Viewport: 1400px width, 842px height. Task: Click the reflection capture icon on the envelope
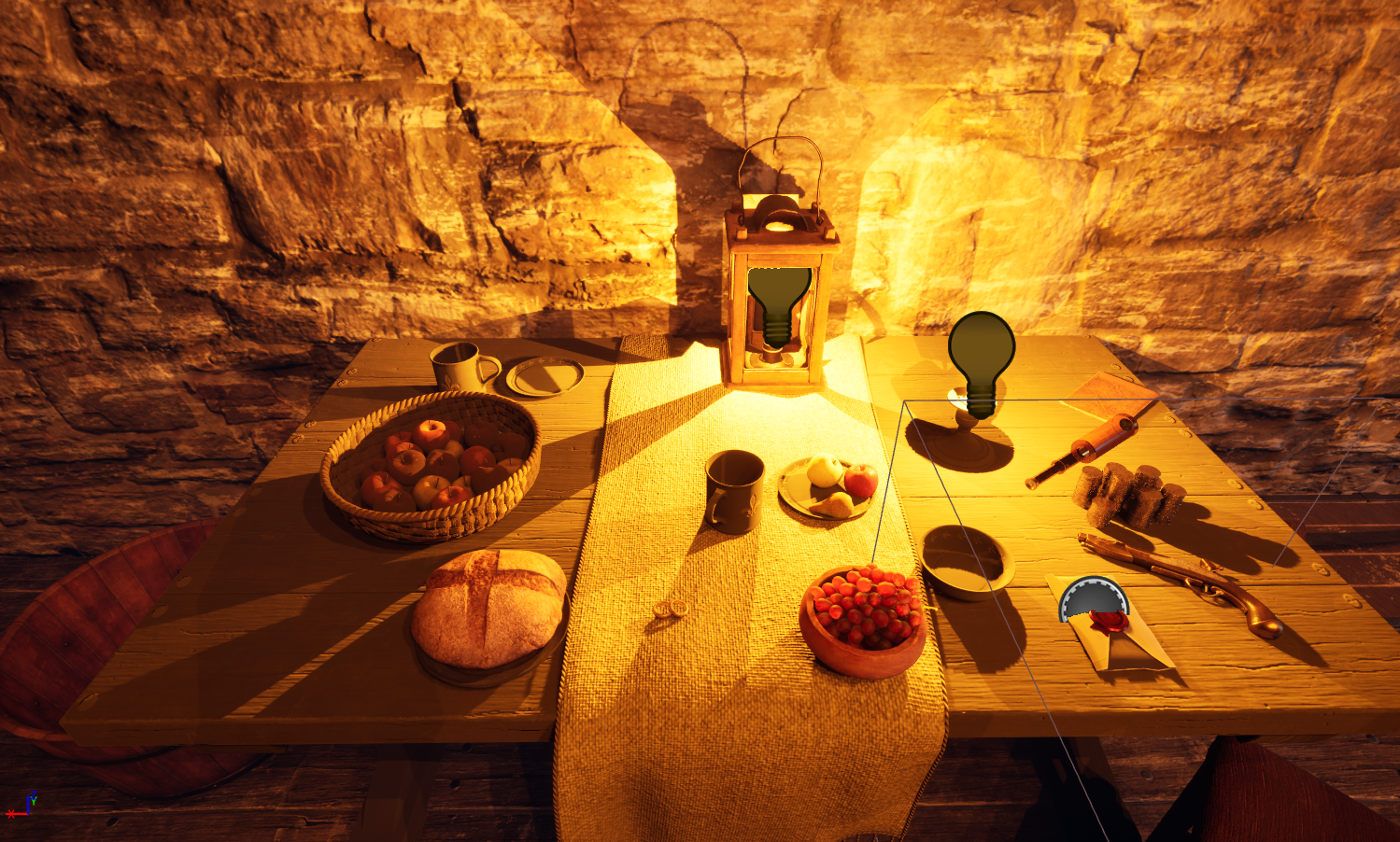pyautogui.click(x=1093, y=598)
